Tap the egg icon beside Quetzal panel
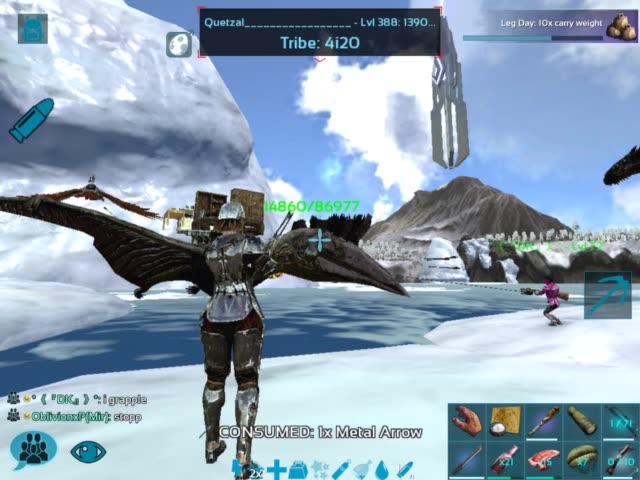Viewport: 640px width, 480px height. point(180,44)
